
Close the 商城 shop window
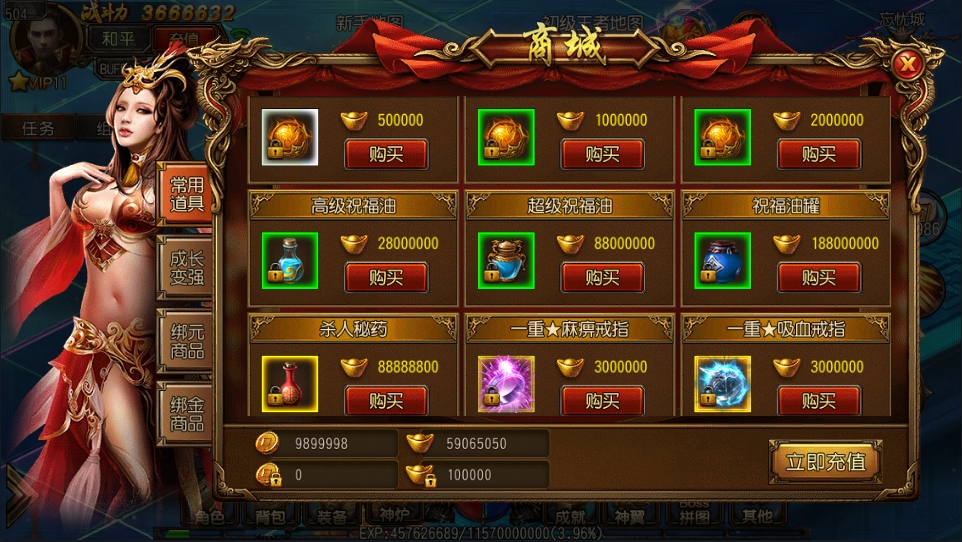908,66
